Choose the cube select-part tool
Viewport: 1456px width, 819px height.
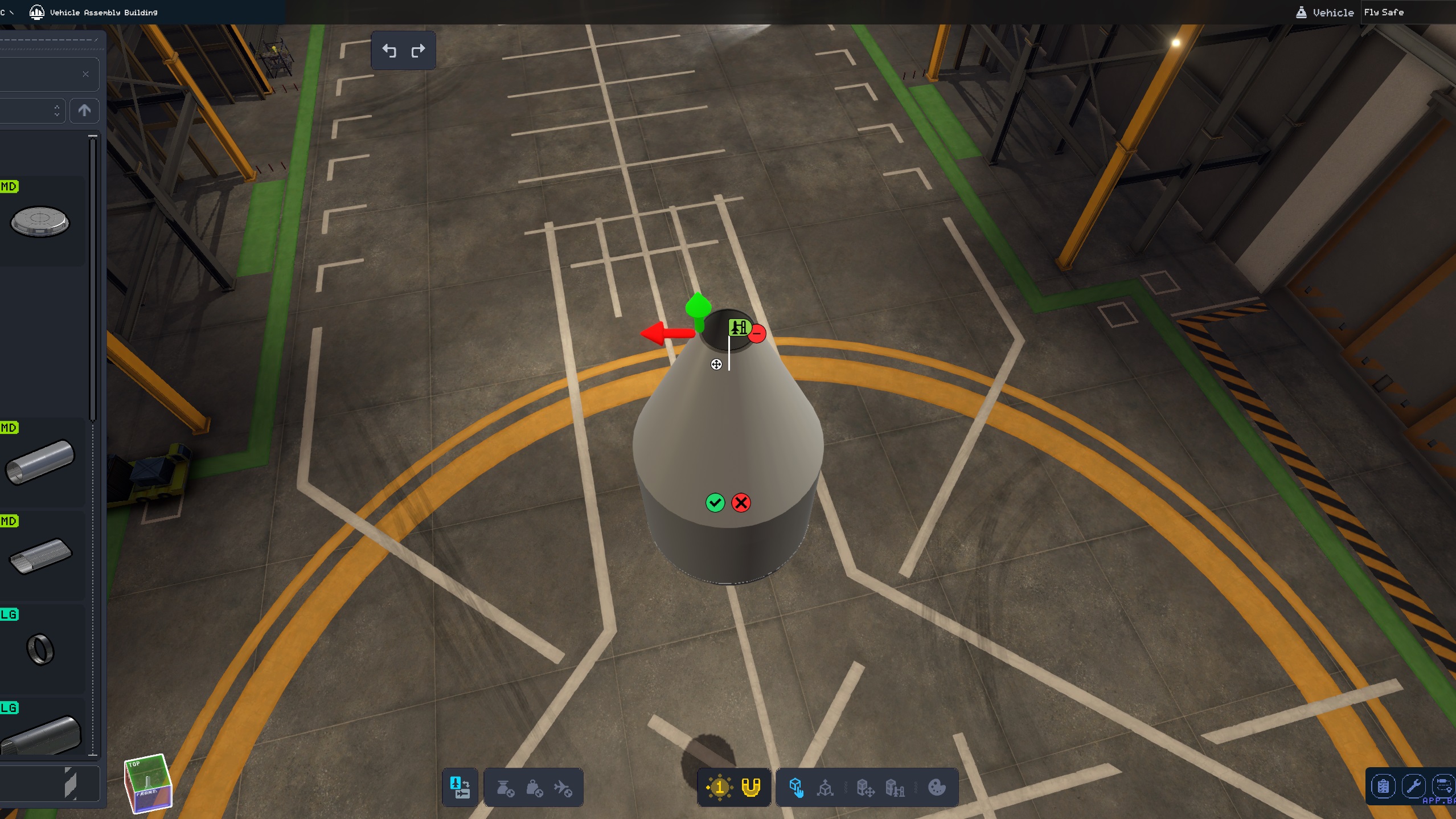point(796,788)
